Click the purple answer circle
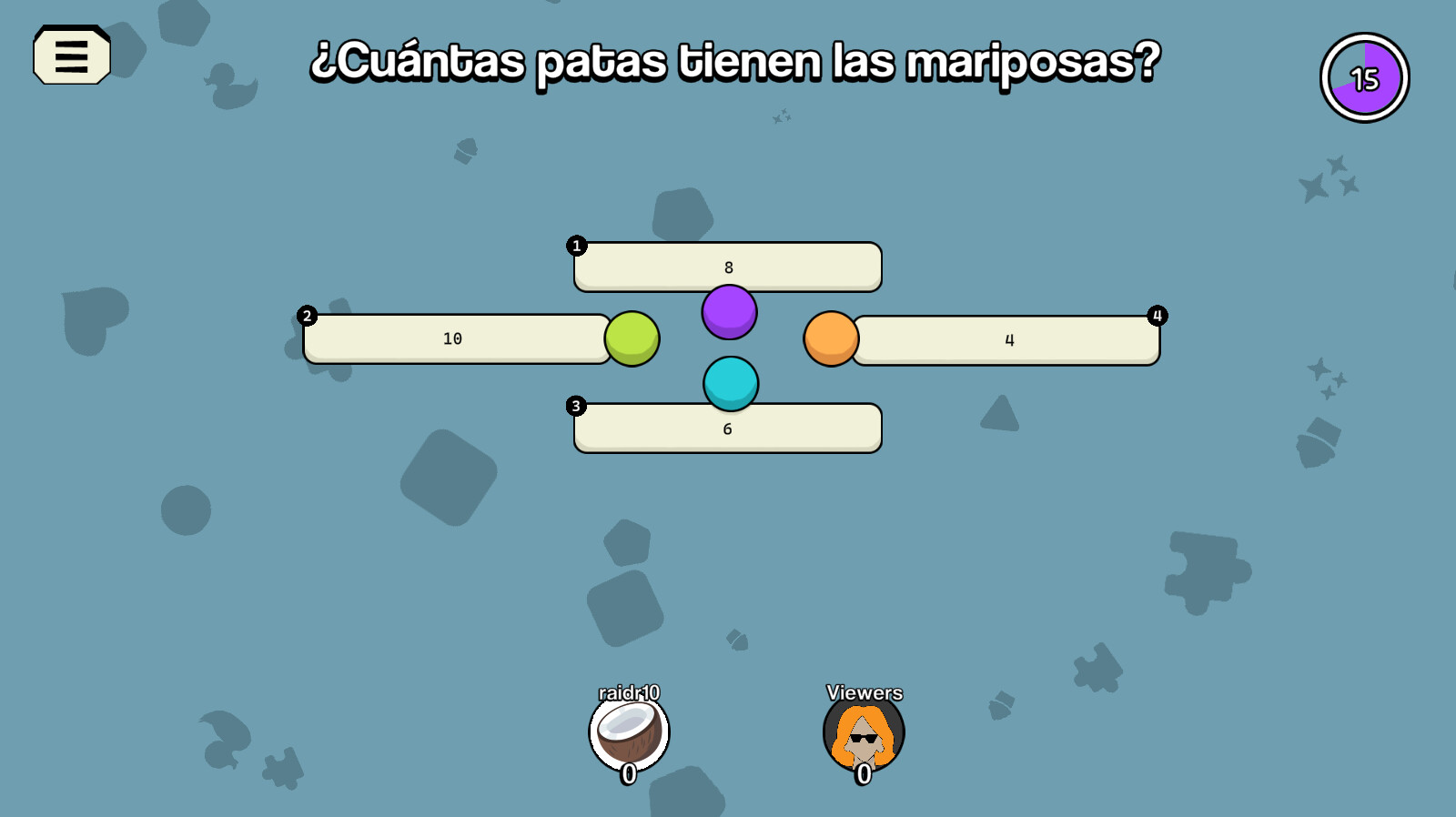1456x817 pixels. click(x=729, y=311)
